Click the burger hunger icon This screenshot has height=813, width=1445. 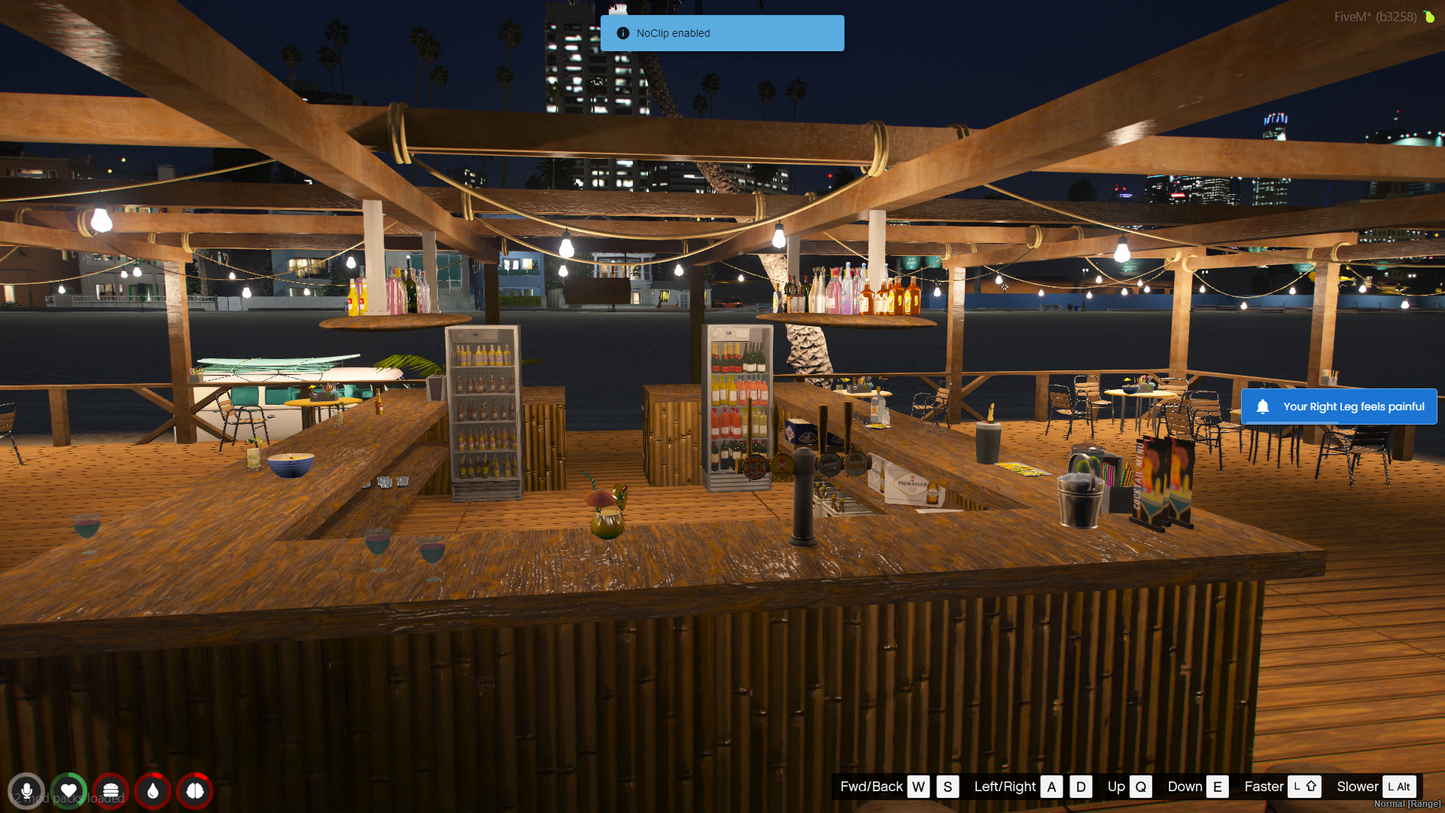111,791
